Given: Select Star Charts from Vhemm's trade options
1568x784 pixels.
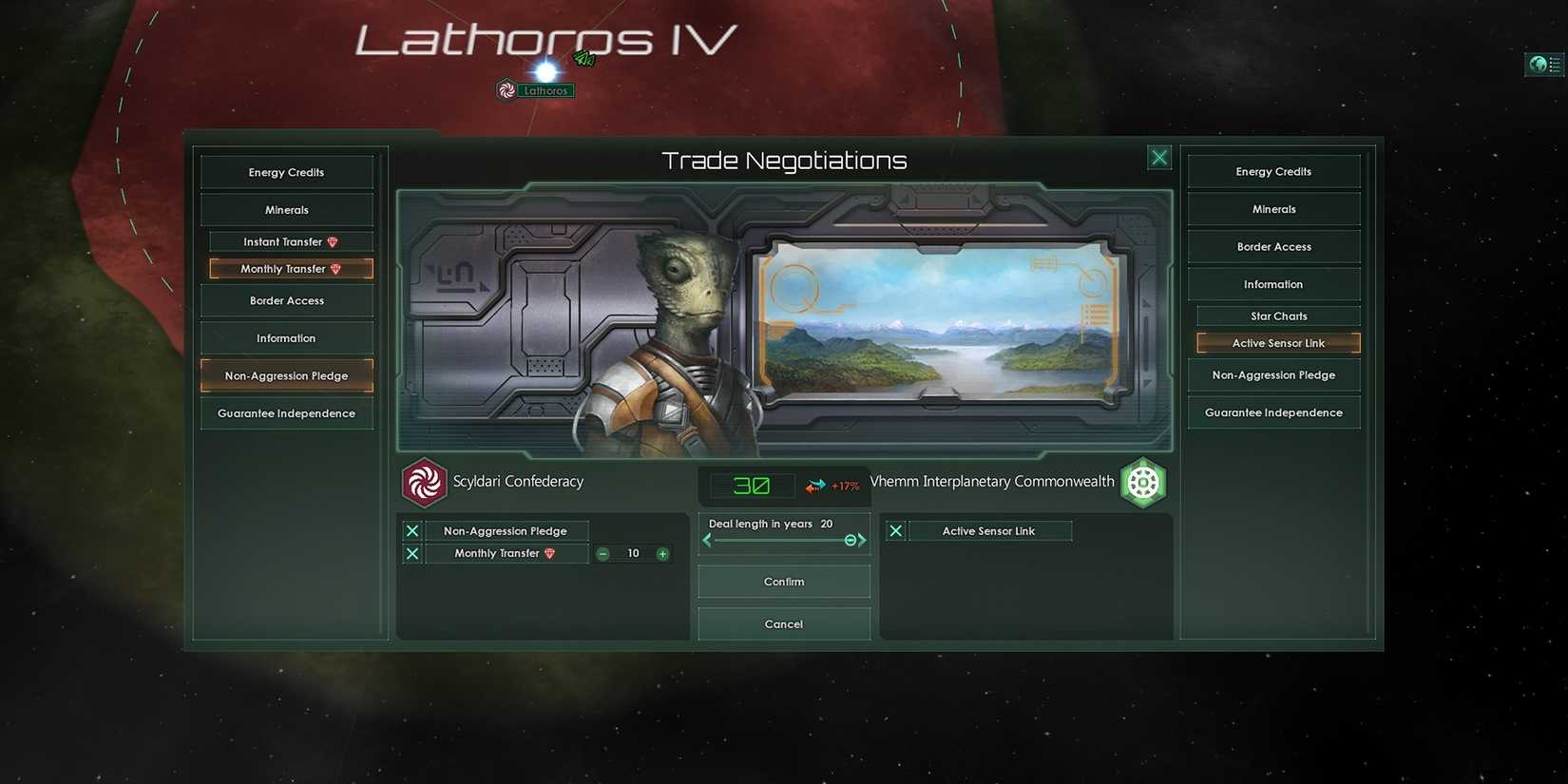Looking at the screenshot, I should pos(1276,315).
